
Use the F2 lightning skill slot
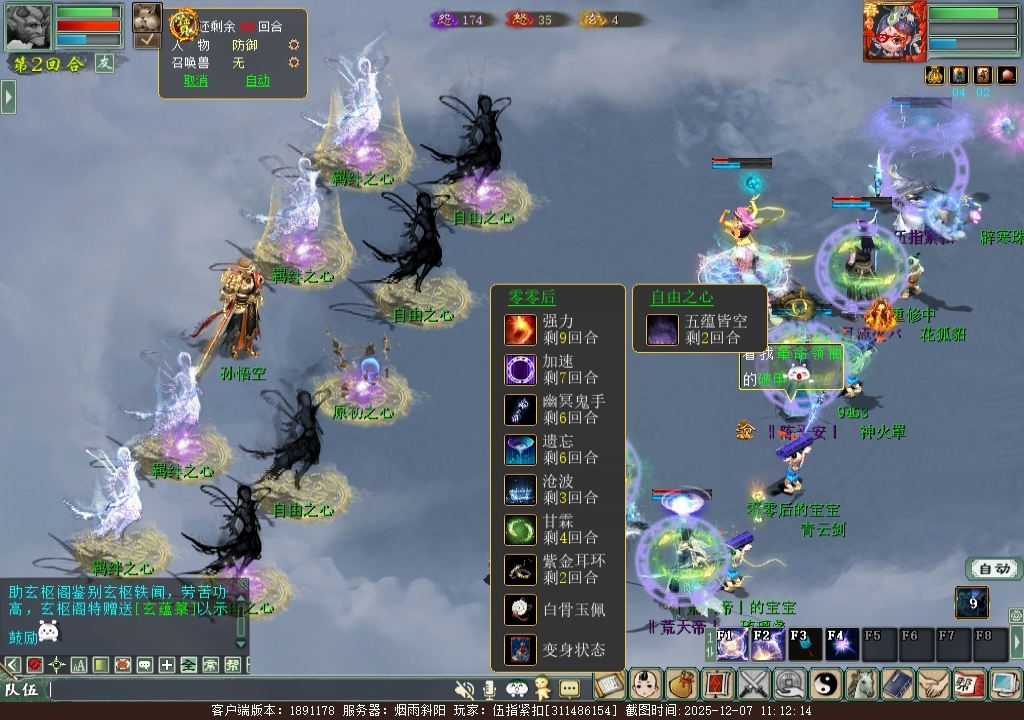[768, 645]
